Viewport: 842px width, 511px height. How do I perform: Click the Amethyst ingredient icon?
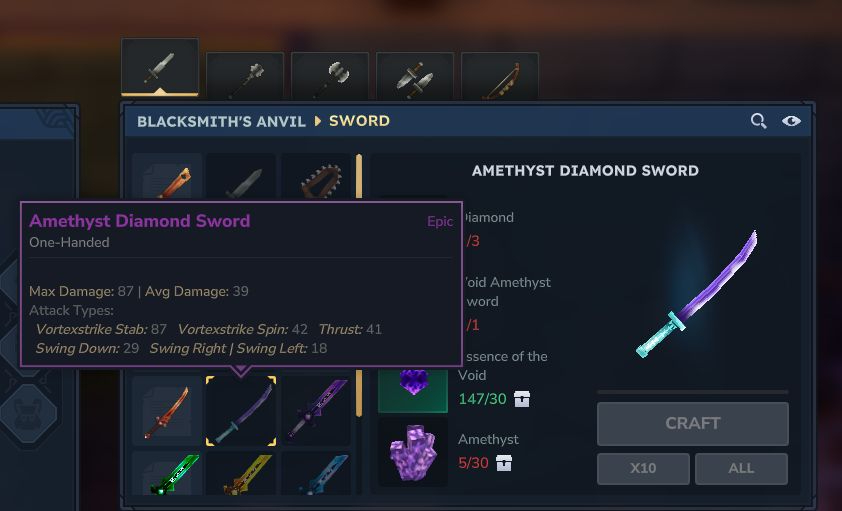(413, 453)
